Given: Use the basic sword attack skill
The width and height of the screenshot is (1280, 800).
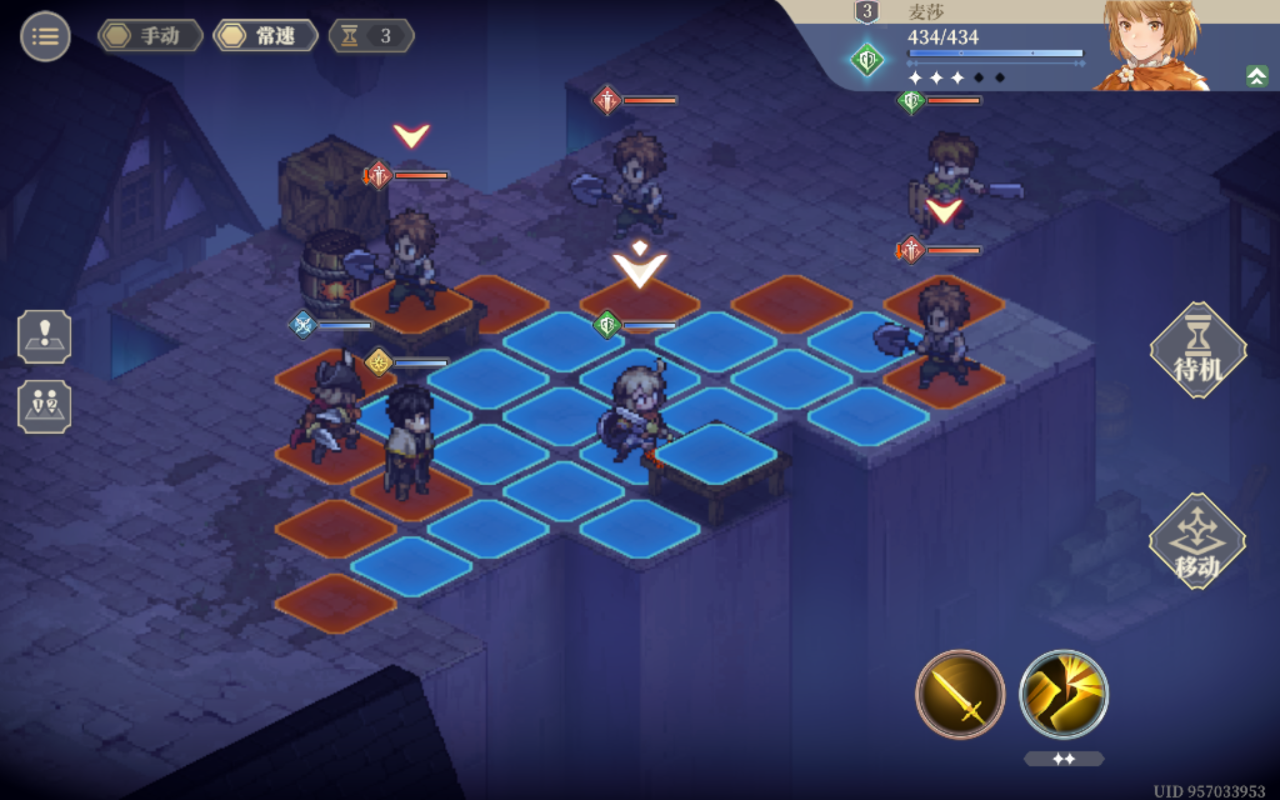Looking at the screenshot, I should click(960, 694).
